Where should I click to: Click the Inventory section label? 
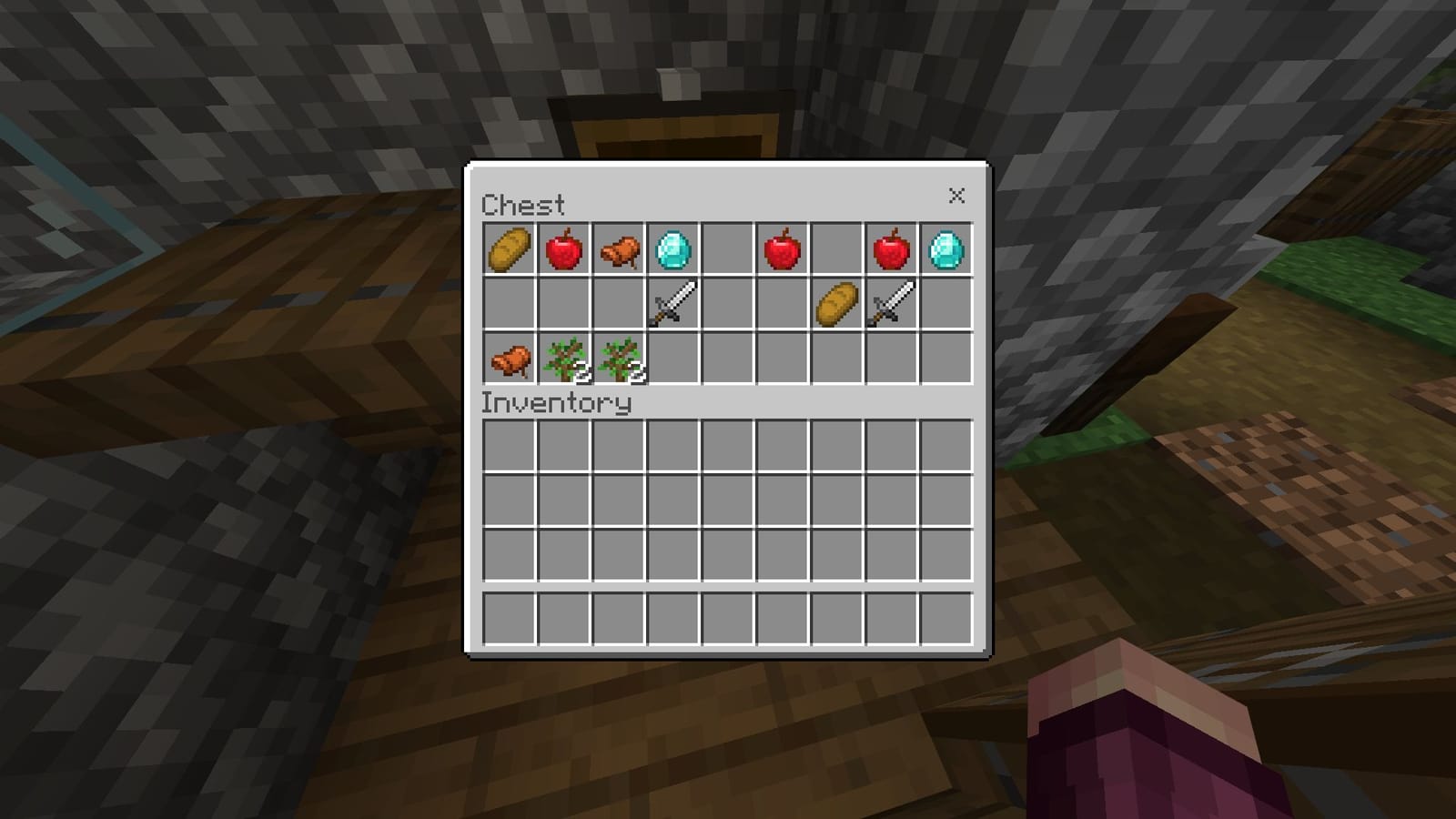tap(555, 400)
